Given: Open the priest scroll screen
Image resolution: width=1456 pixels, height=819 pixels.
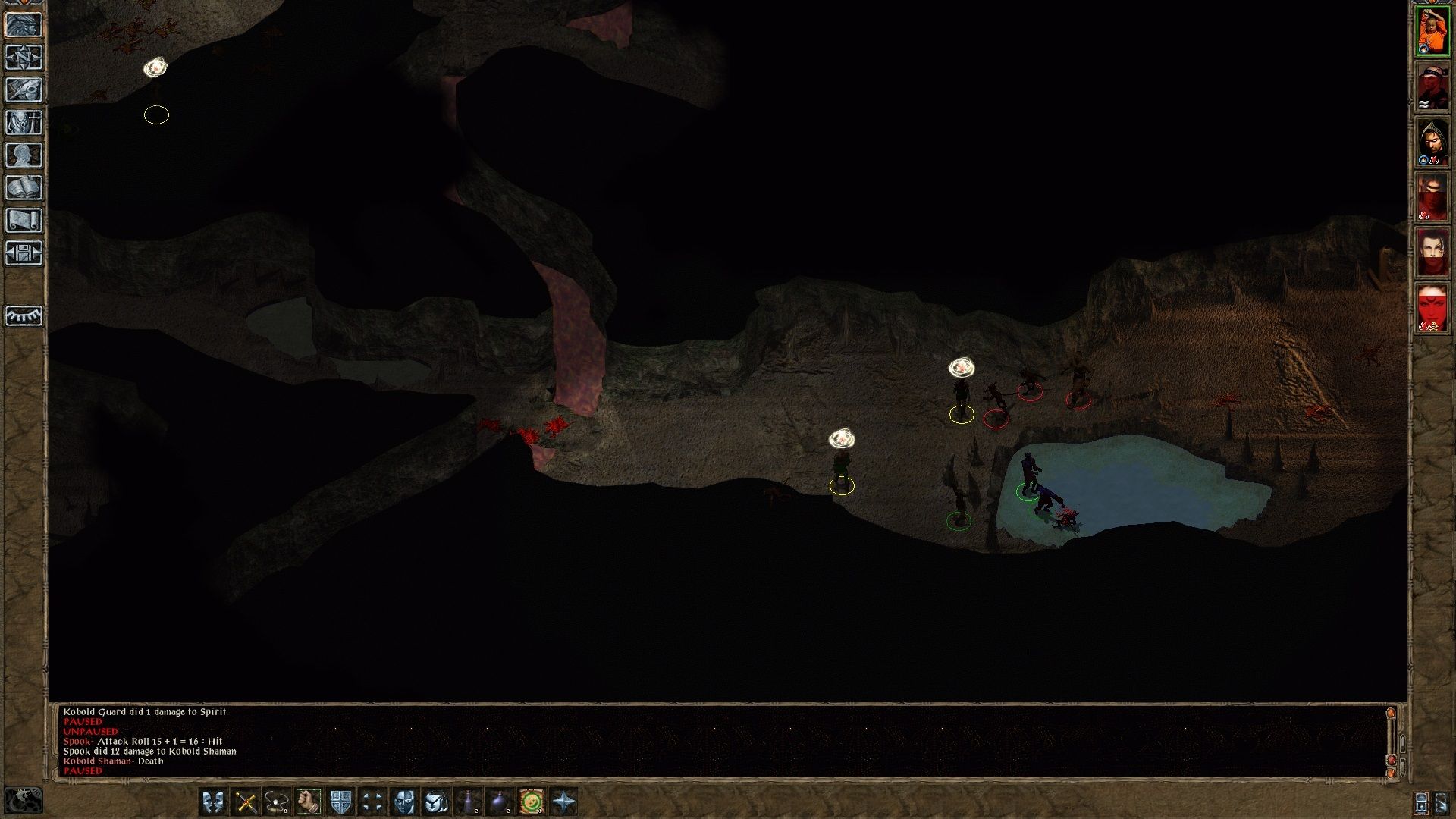Looking at the screenshot, I should click(24, 221).
